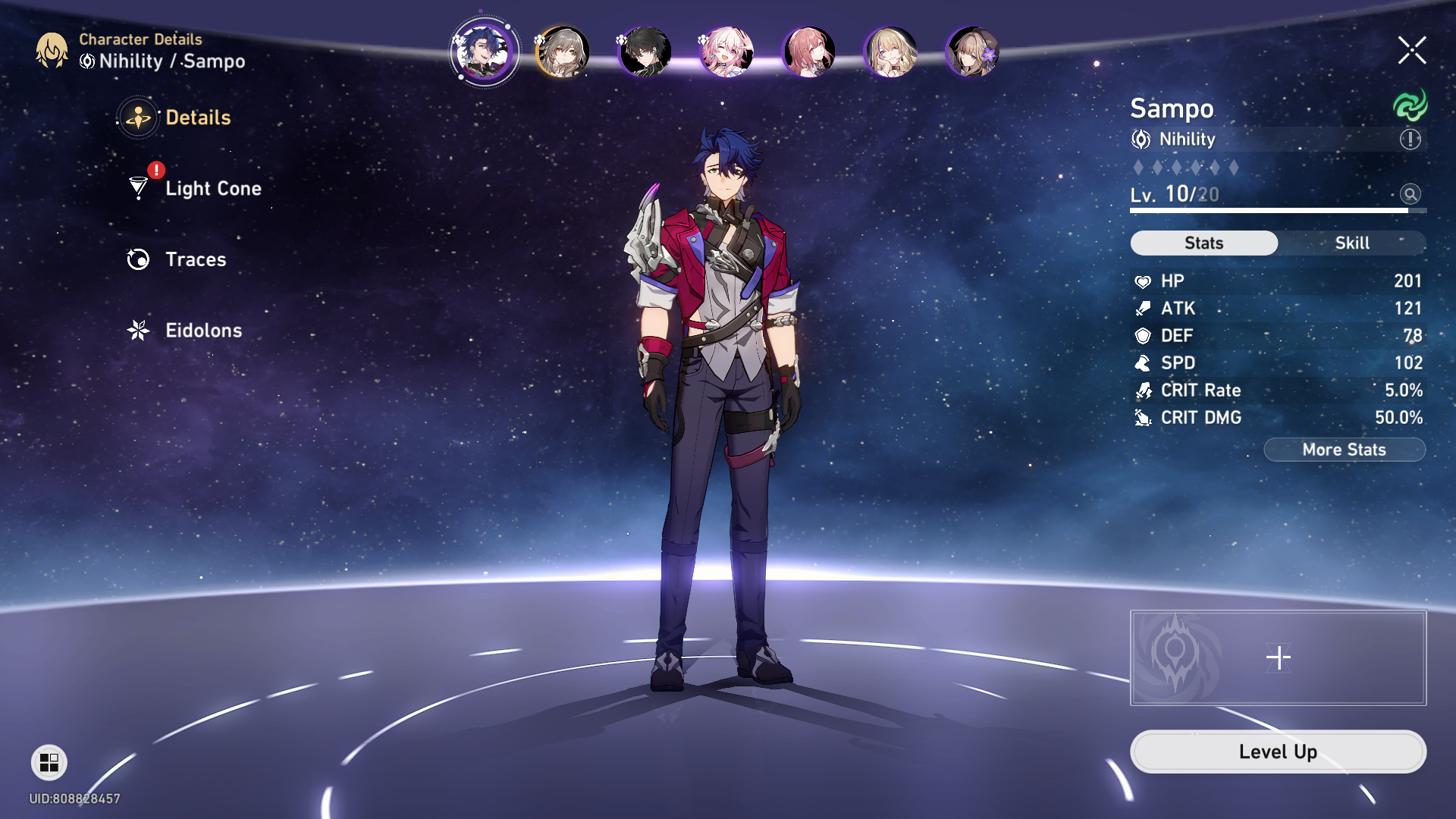Select the Traces section
This screenshot has height=819, width=1456.
pyautogui.click(x=195, y=259)
